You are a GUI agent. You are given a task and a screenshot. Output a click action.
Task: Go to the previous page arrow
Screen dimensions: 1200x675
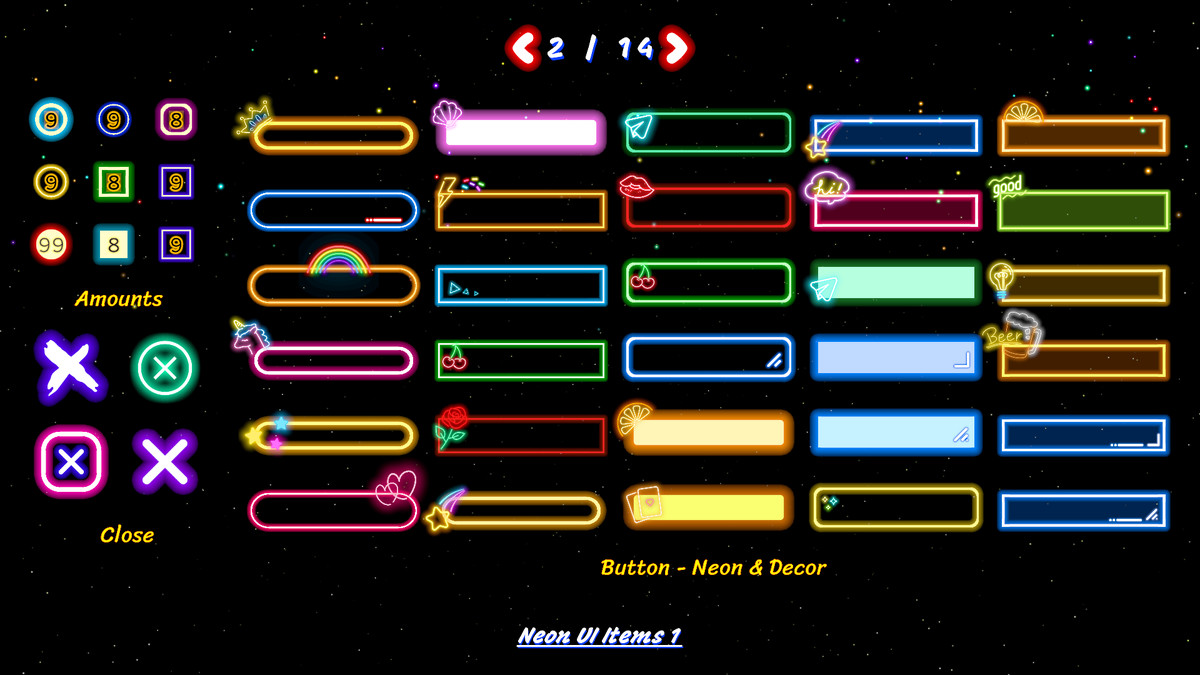(x=522, y=47)
